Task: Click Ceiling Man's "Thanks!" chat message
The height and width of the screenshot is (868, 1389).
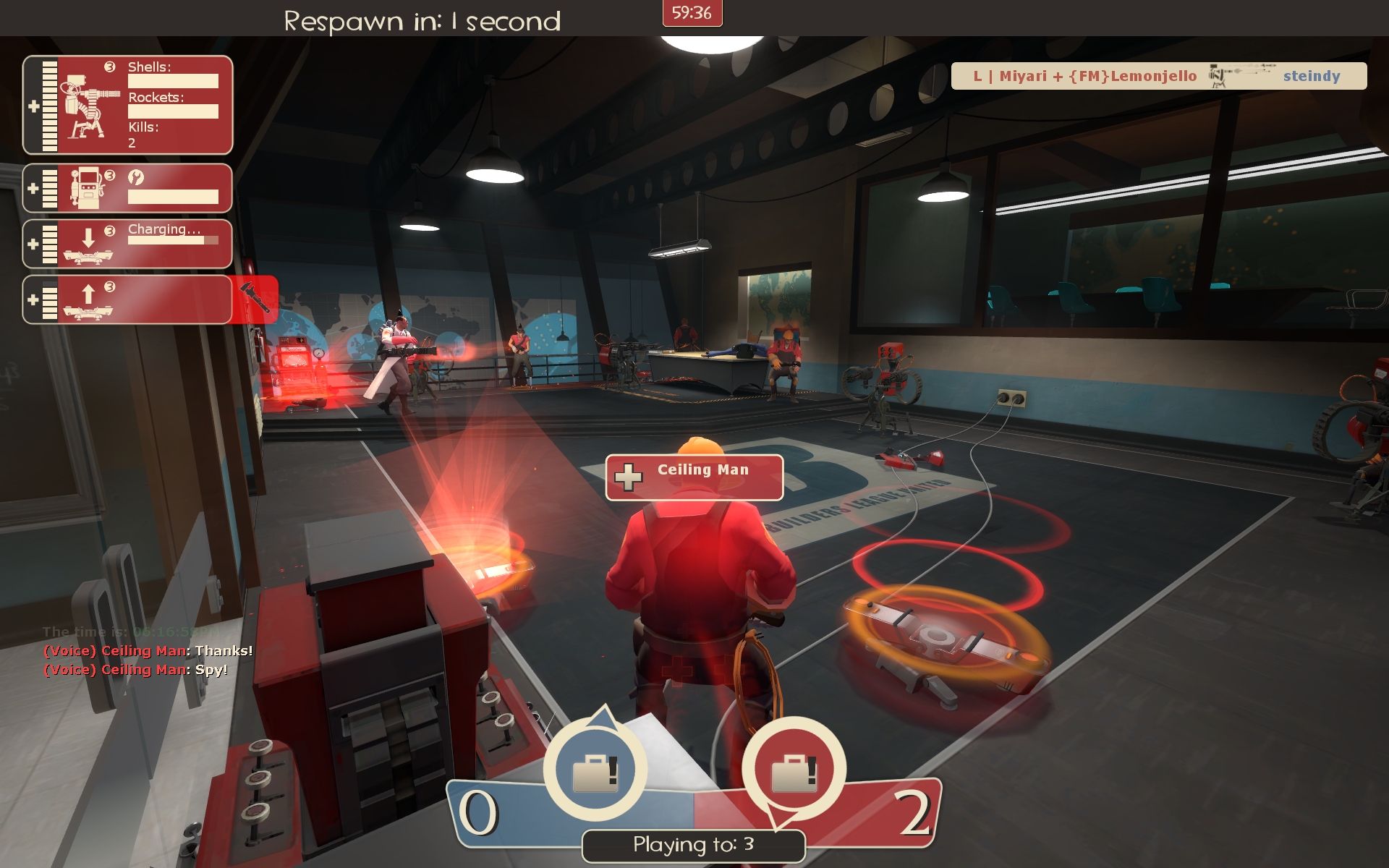Action: 148,651
